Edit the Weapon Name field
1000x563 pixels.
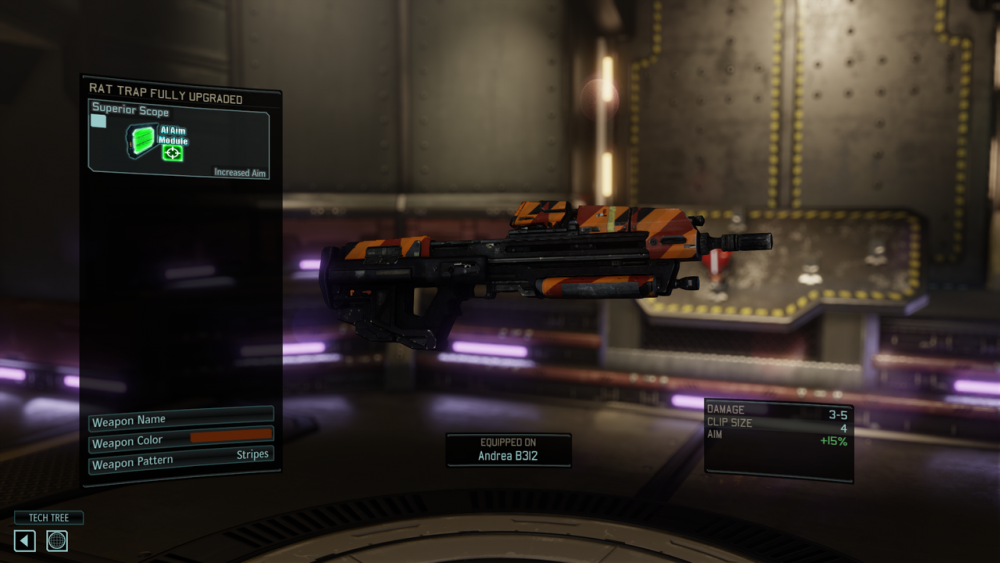tap(181, 418)
